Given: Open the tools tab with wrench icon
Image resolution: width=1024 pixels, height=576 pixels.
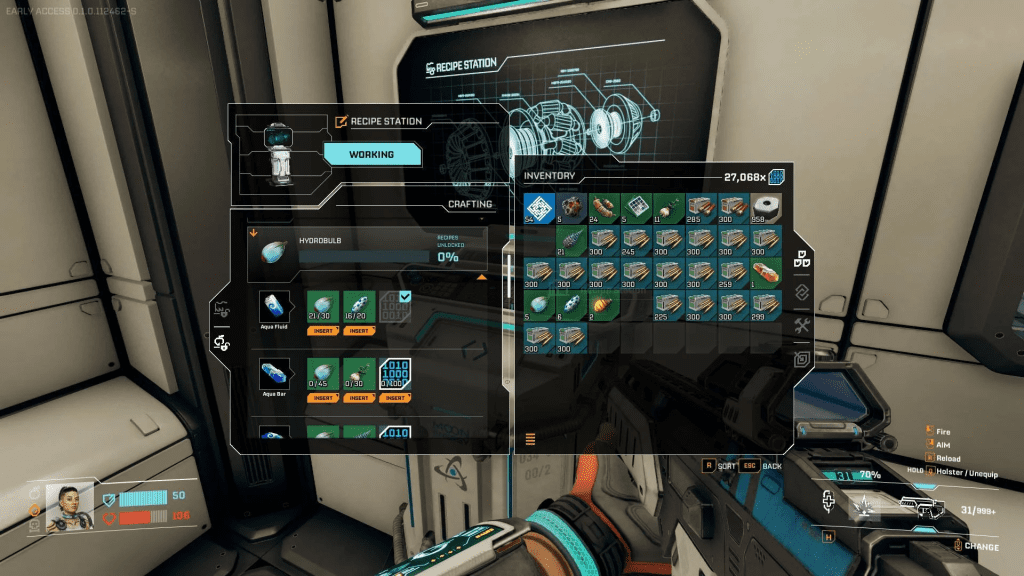Looking at the screenshot, I should 802,326.
